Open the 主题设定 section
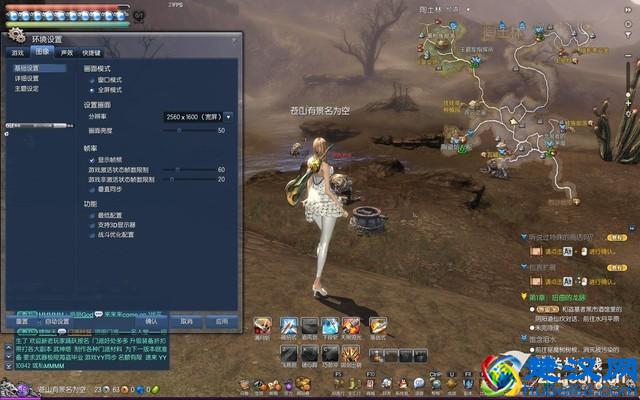This screenshot has width=640, height=400. click(x=26, y=88)
